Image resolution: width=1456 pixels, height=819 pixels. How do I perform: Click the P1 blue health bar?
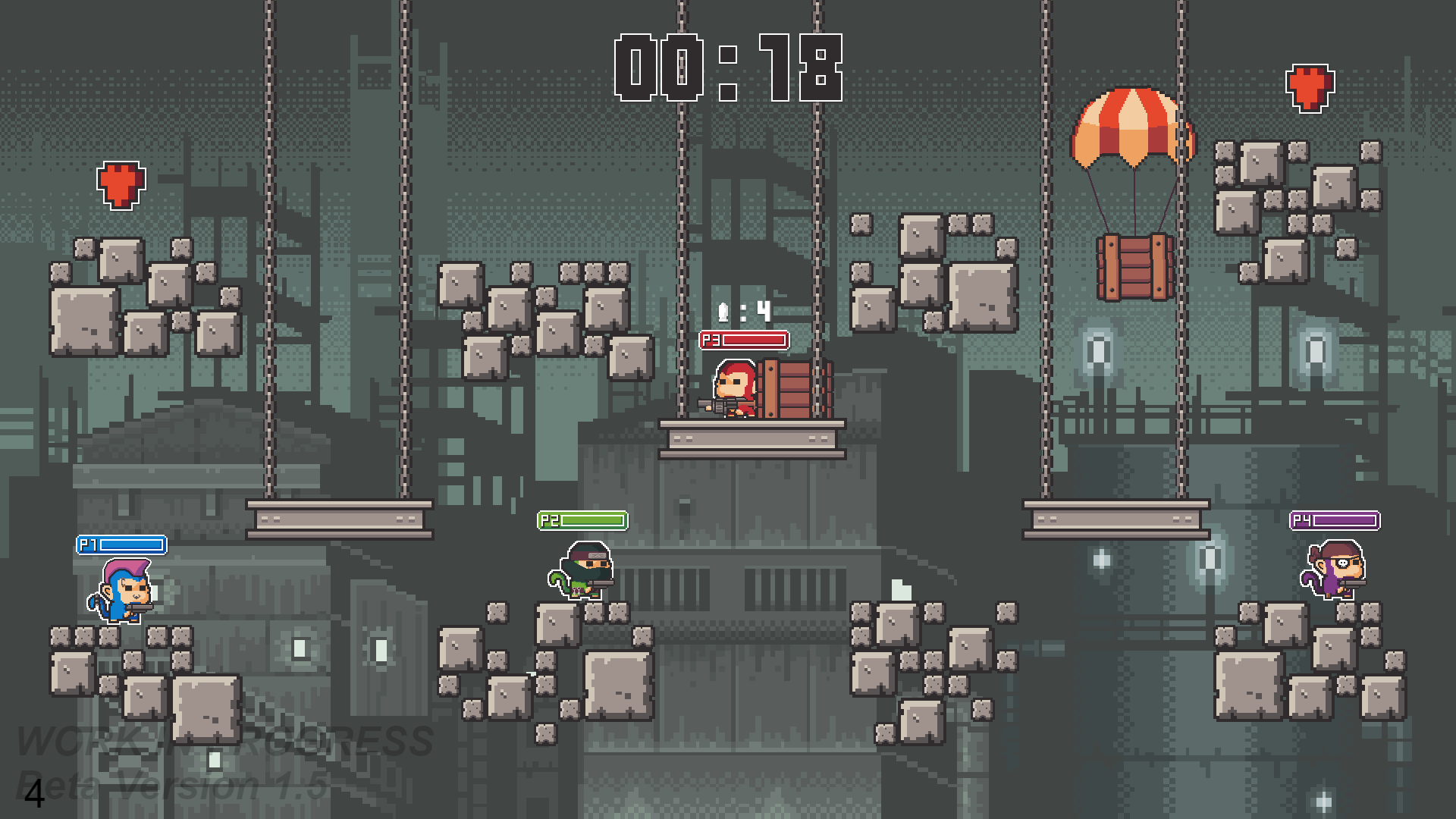(x=121, y=546)
